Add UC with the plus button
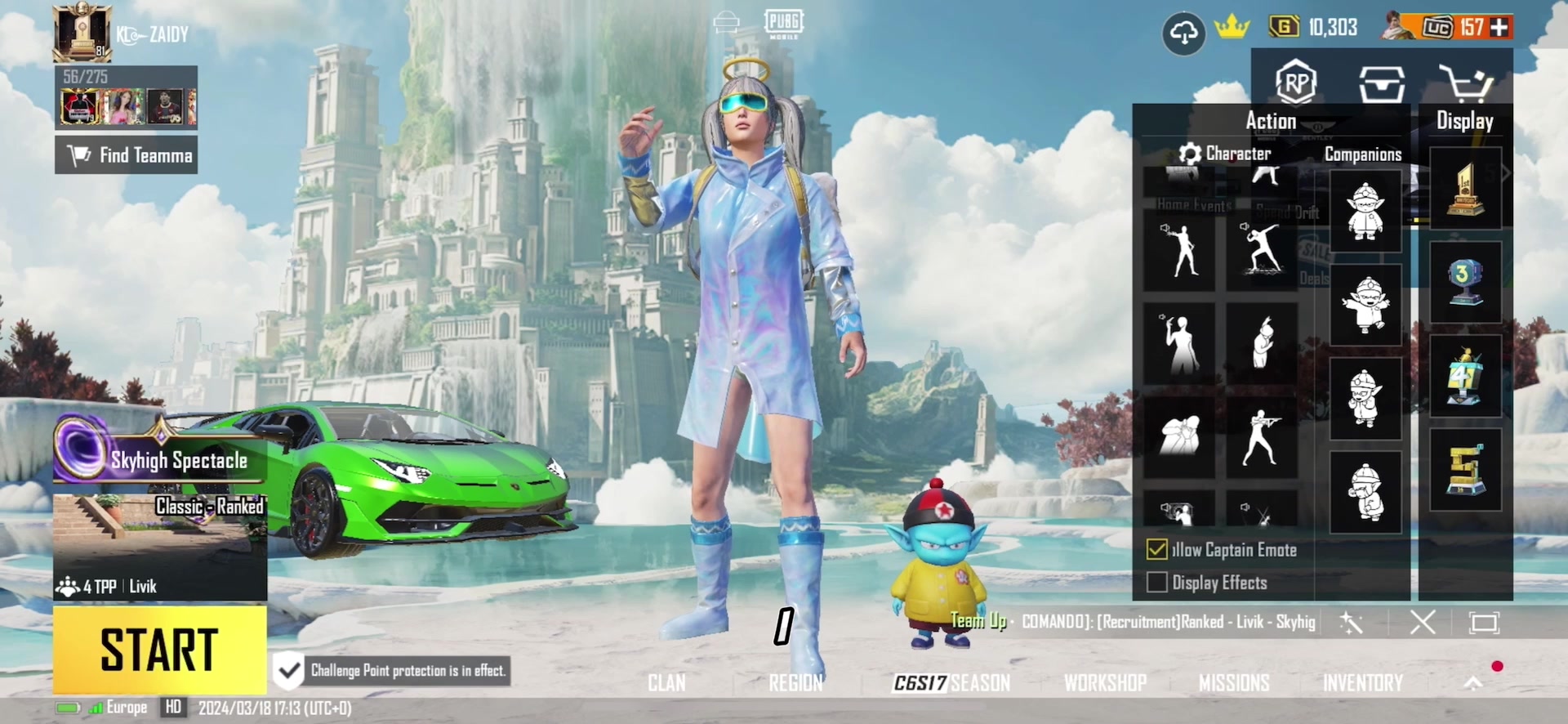Viewport: 1568px width, 724px height. pos(1499,28)
